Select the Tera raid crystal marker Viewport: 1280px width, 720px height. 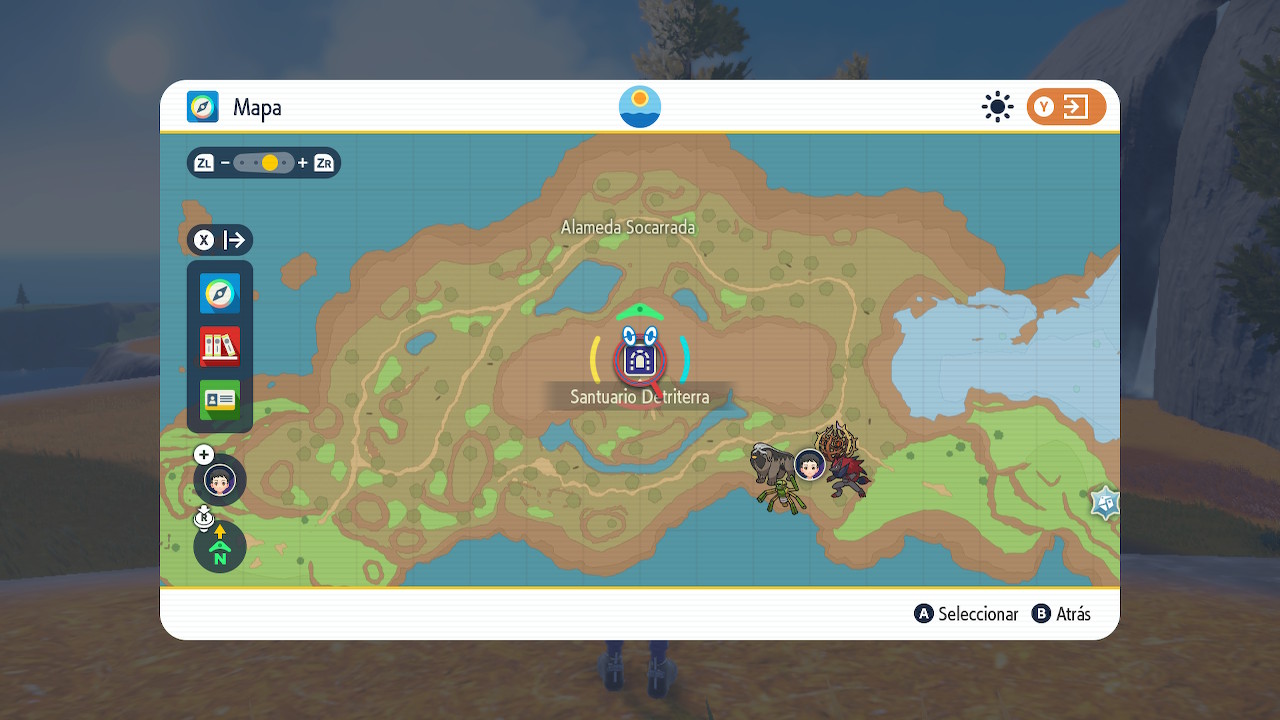(1104, 503)
